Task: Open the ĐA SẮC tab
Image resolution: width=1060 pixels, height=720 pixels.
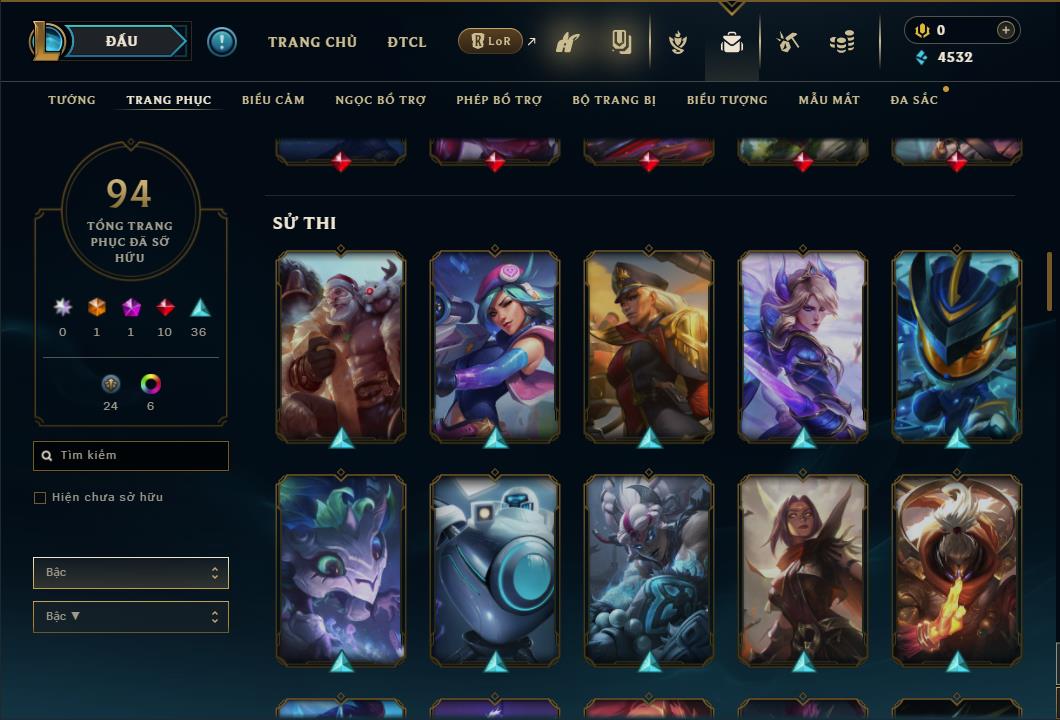Action: pyautogui.click(x=914, y=100)
